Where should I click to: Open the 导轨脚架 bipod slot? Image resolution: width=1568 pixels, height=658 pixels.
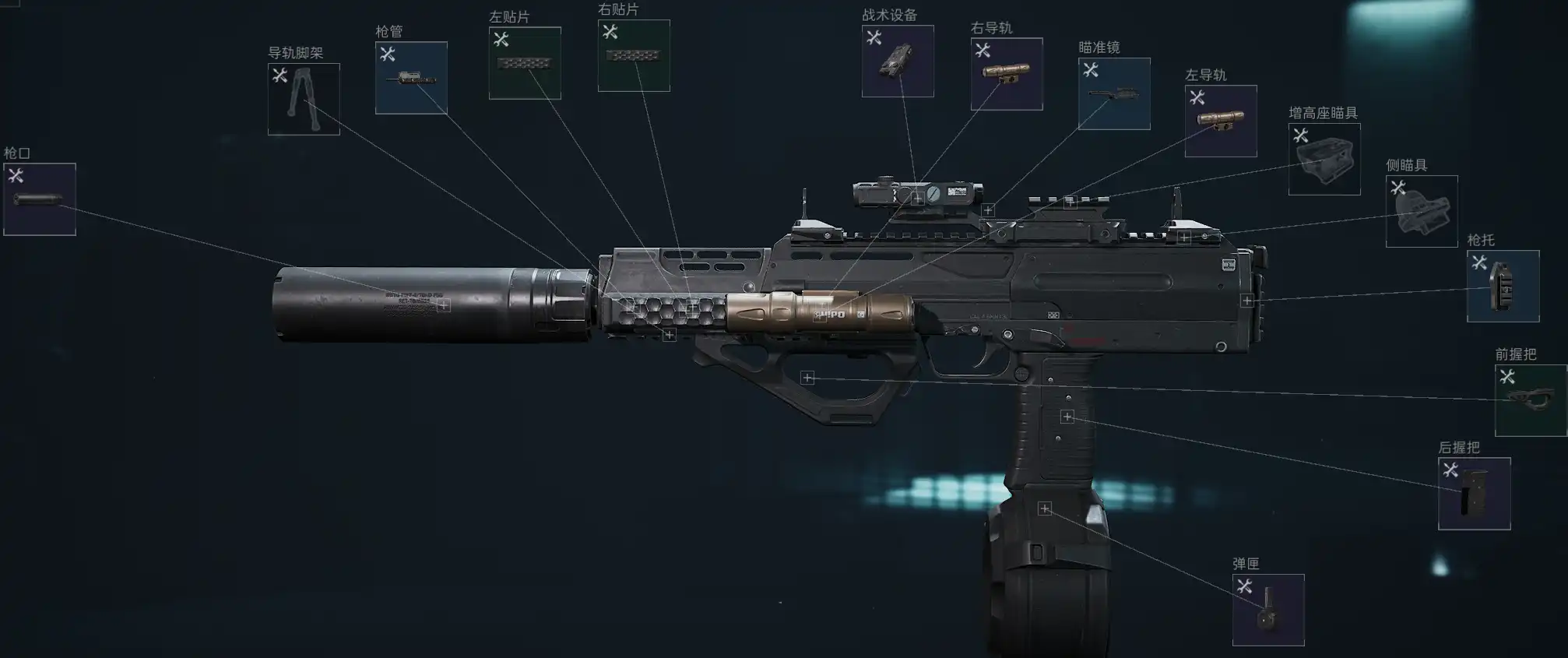[304, 99]
